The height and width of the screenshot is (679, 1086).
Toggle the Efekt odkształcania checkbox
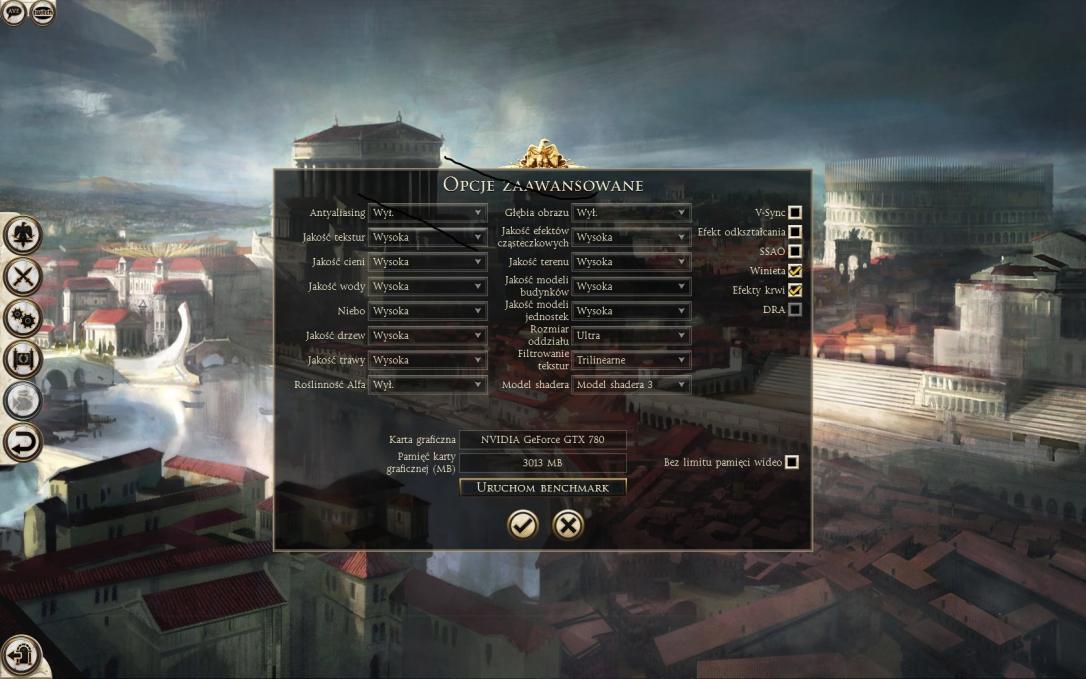click(x=795, y=232)
